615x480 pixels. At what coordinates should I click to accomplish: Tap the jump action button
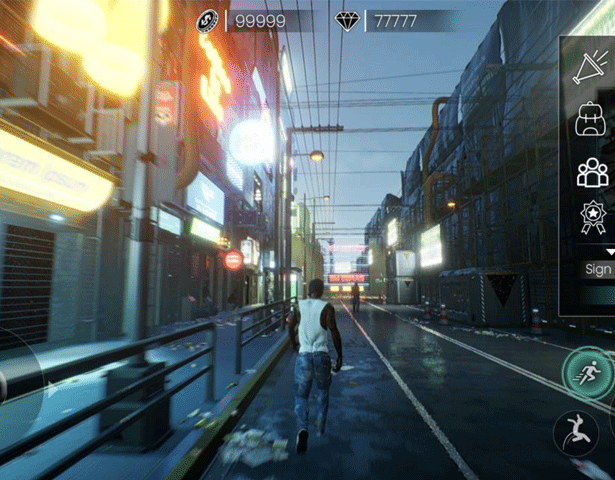(x=577, y=433)
